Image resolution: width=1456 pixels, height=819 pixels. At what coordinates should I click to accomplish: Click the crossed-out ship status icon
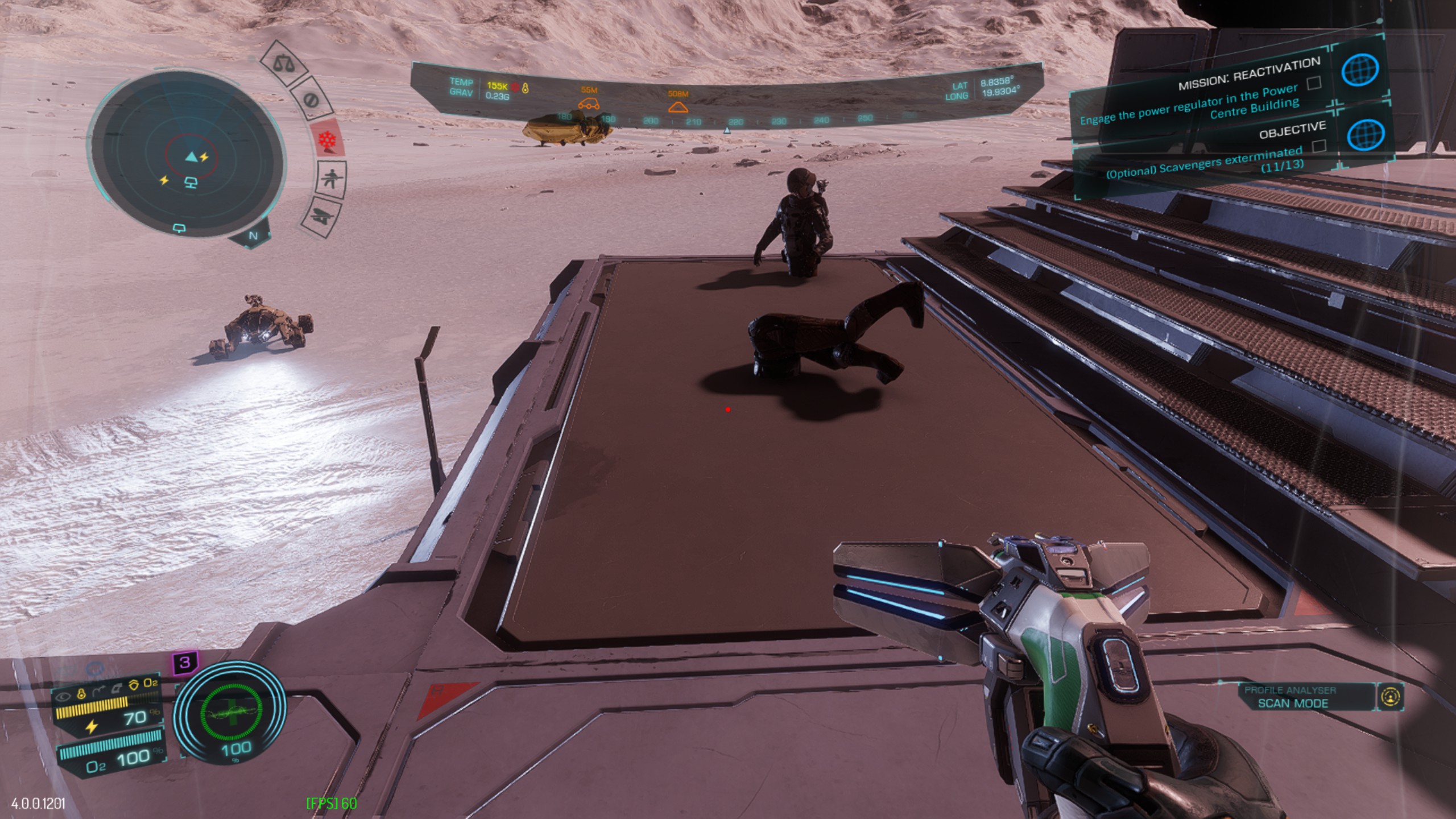tap(321, 217)
